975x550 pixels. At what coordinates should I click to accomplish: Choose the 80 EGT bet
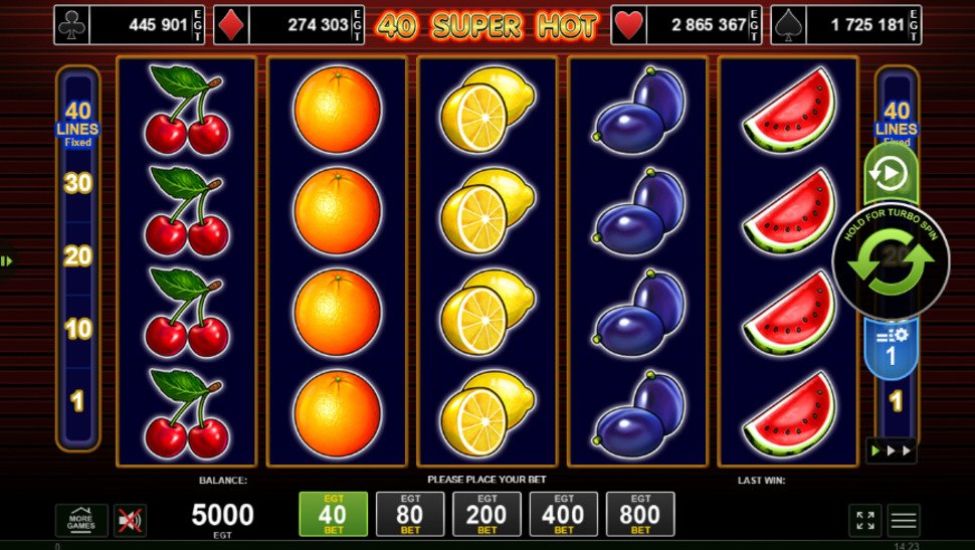410,514
